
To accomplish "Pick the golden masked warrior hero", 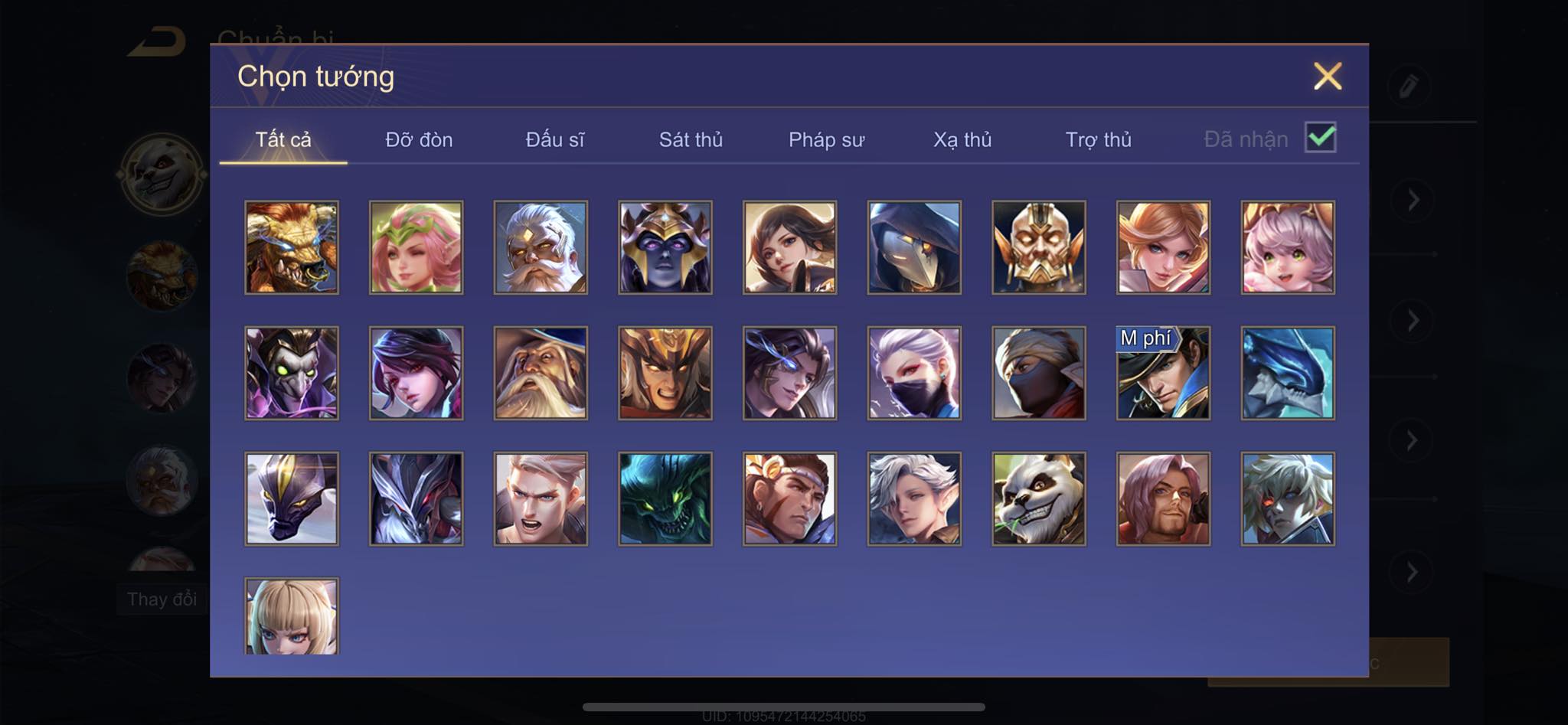I will [x=1039, y=247].
